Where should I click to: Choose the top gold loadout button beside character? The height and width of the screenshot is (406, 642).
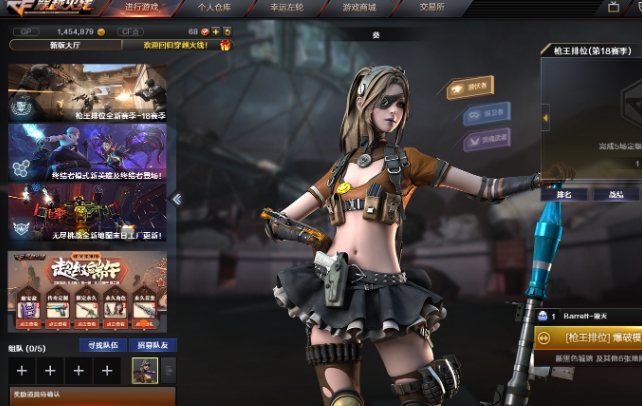pyautogui.click(x=478, y=87)
